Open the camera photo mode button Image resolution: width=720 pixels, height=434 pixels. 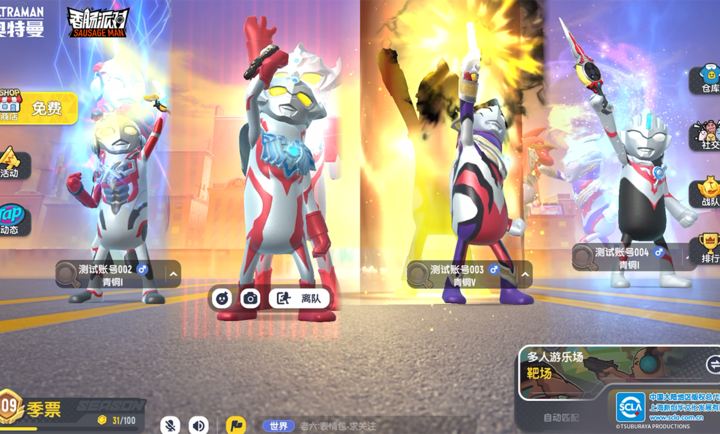[x=251, y=298]
